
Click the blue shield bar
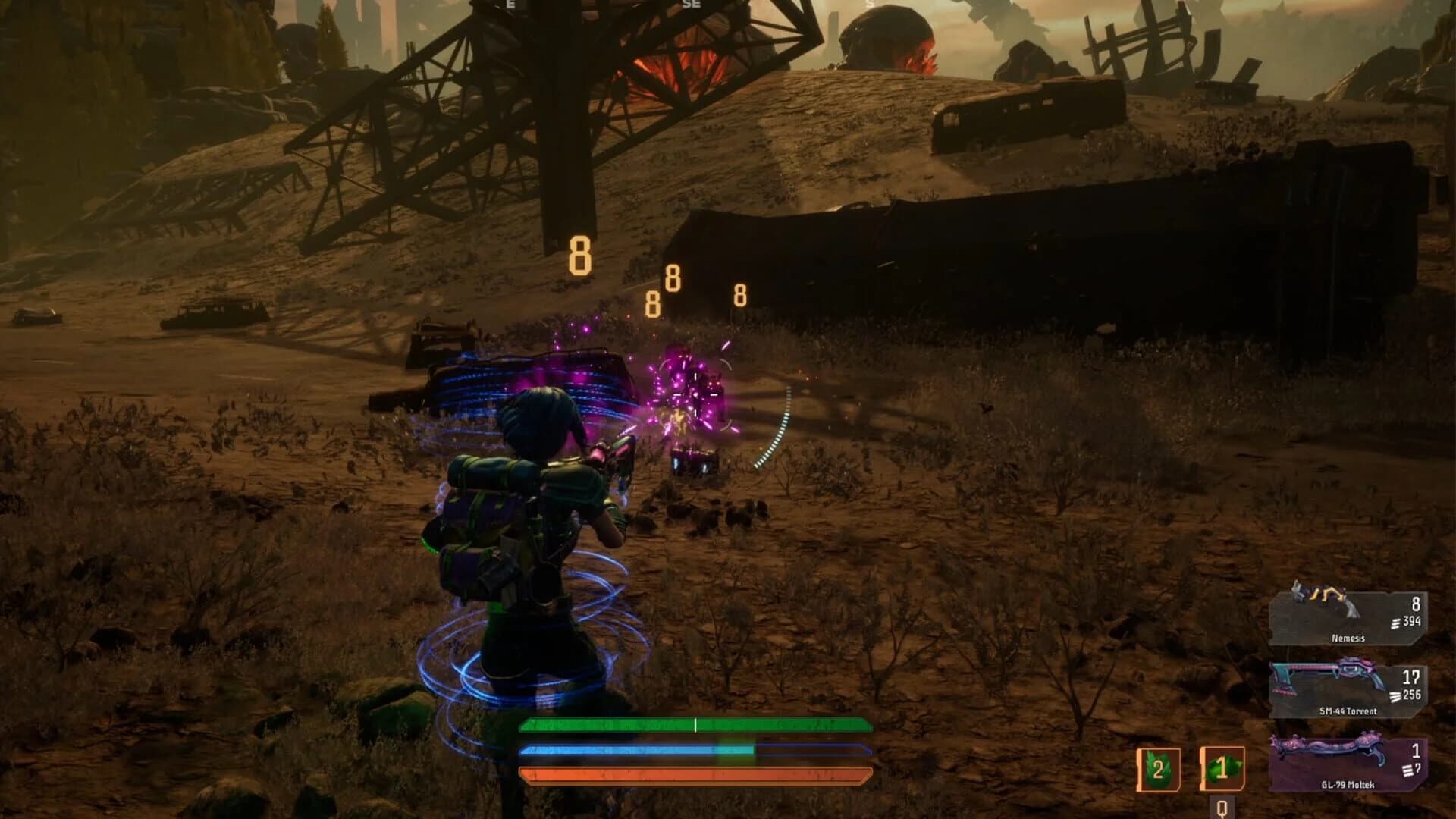[694, 751]
